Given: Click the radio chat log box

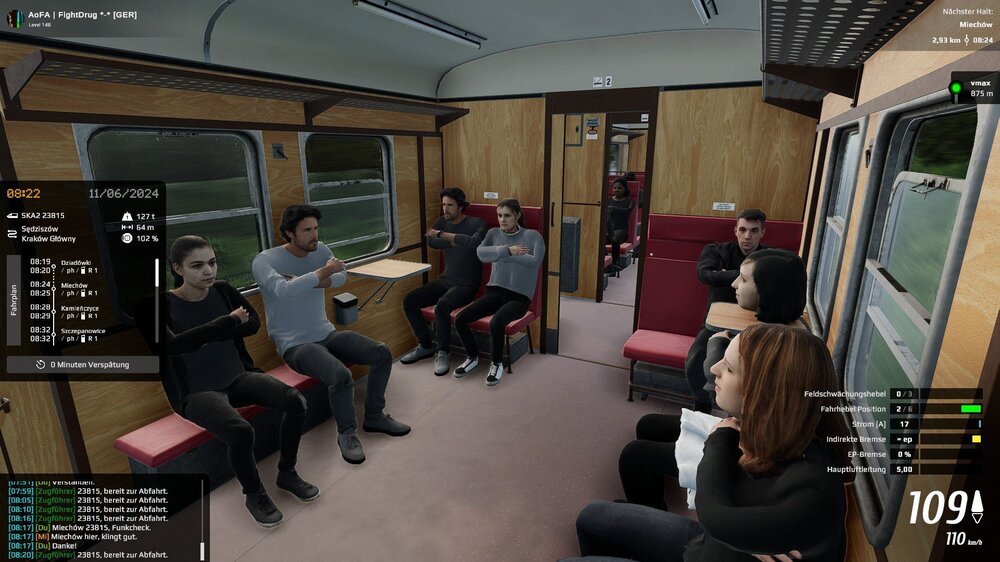Looking at the screenshot, I should (100, 518).
